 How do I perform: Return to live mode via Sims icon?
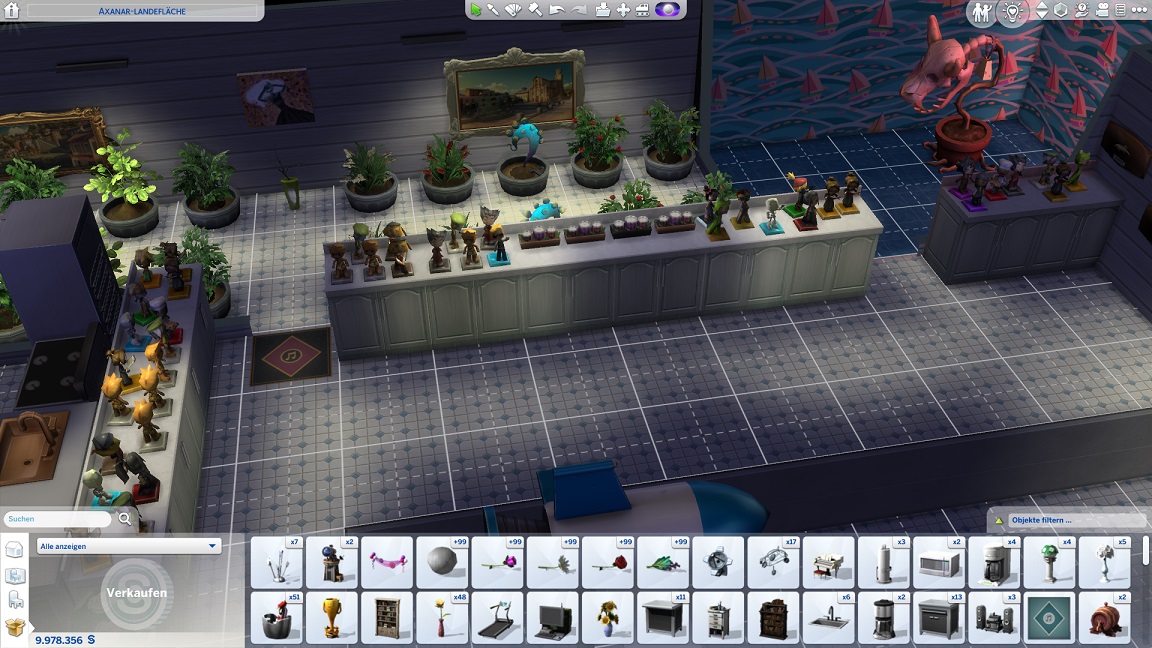click(x=981, y=12)
